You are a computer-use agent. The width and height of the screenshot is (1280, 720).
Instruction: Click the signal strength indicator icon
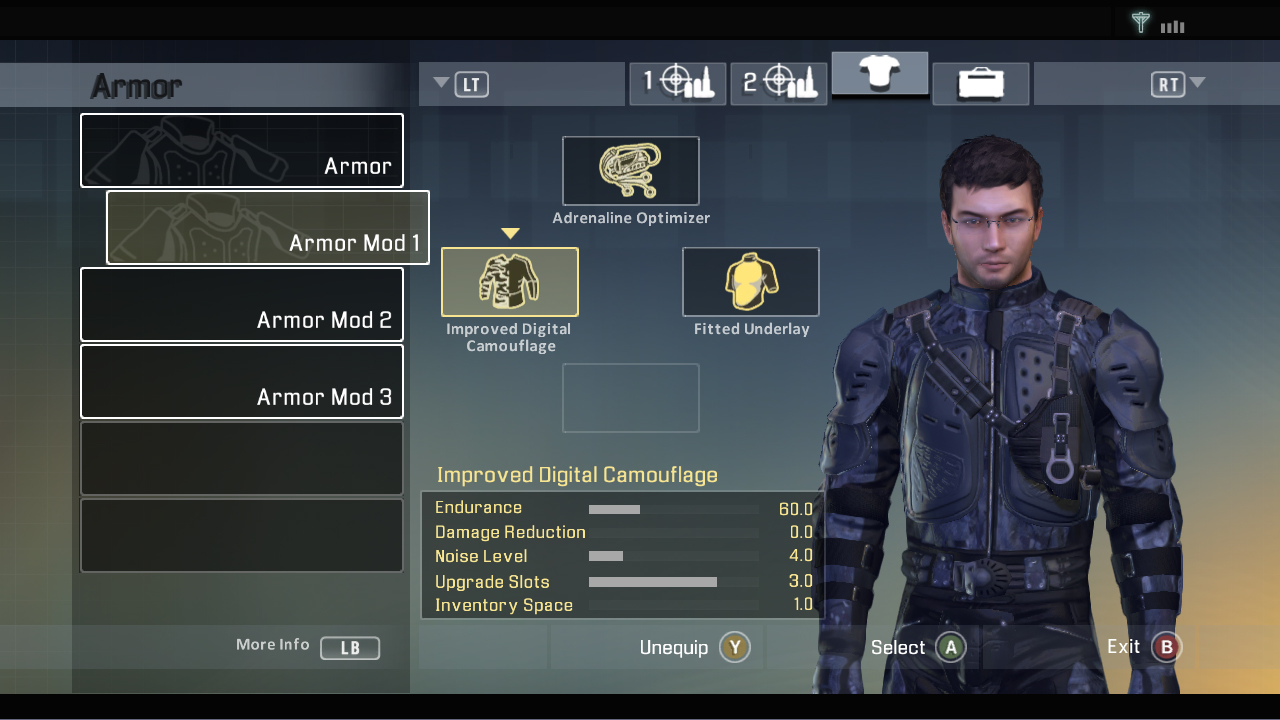click(x=1171, y=23)
